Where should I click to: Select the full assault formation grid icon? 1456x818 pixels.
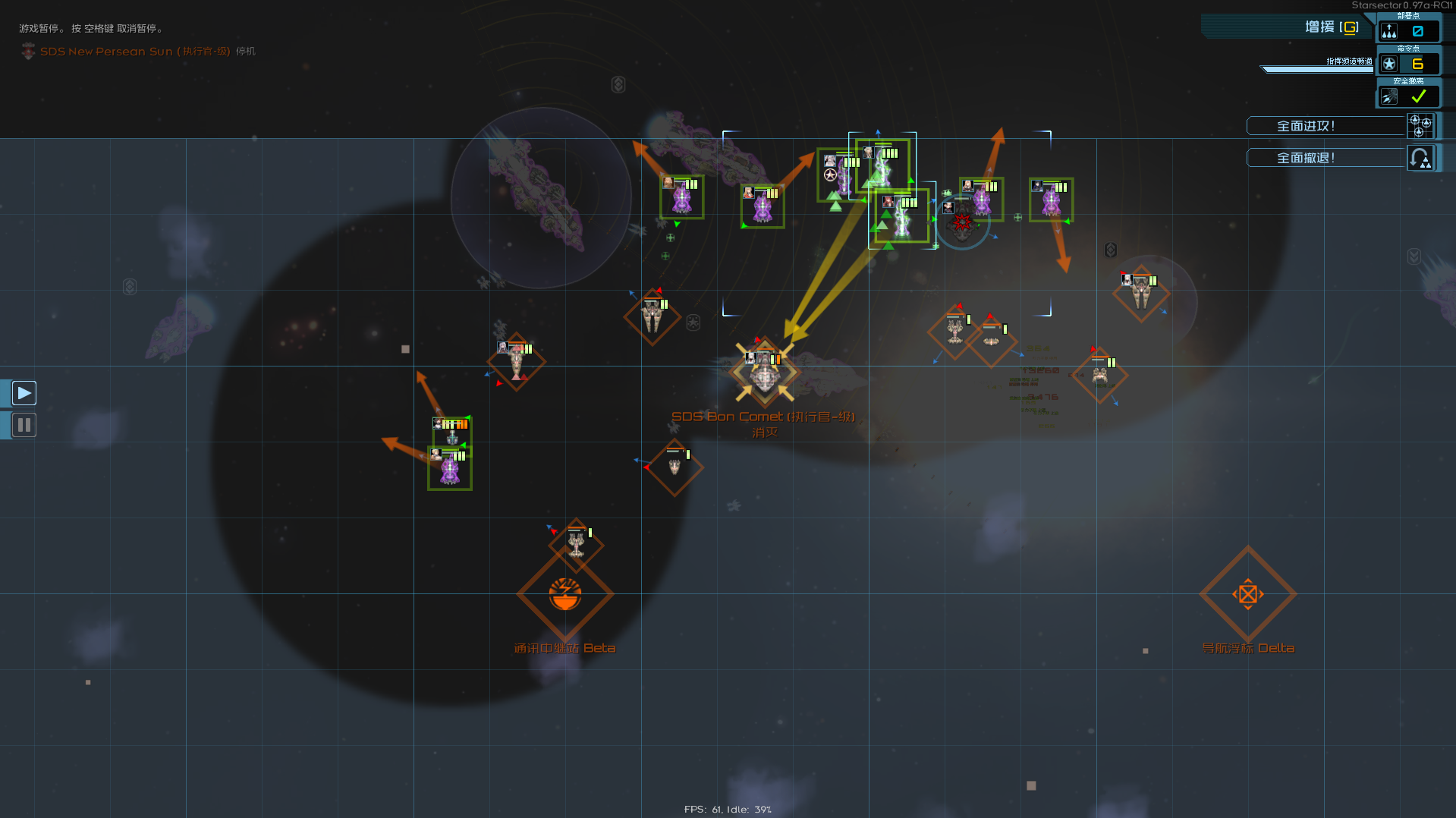click(1420, 126)
